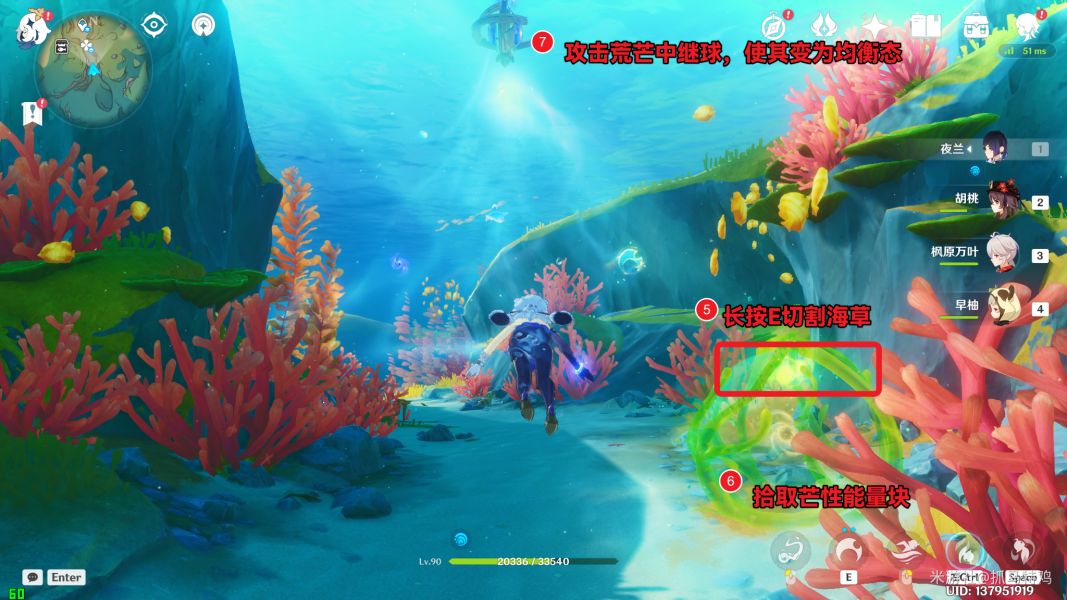Open the backpack inventory
1067x600 pixels.
976,26
